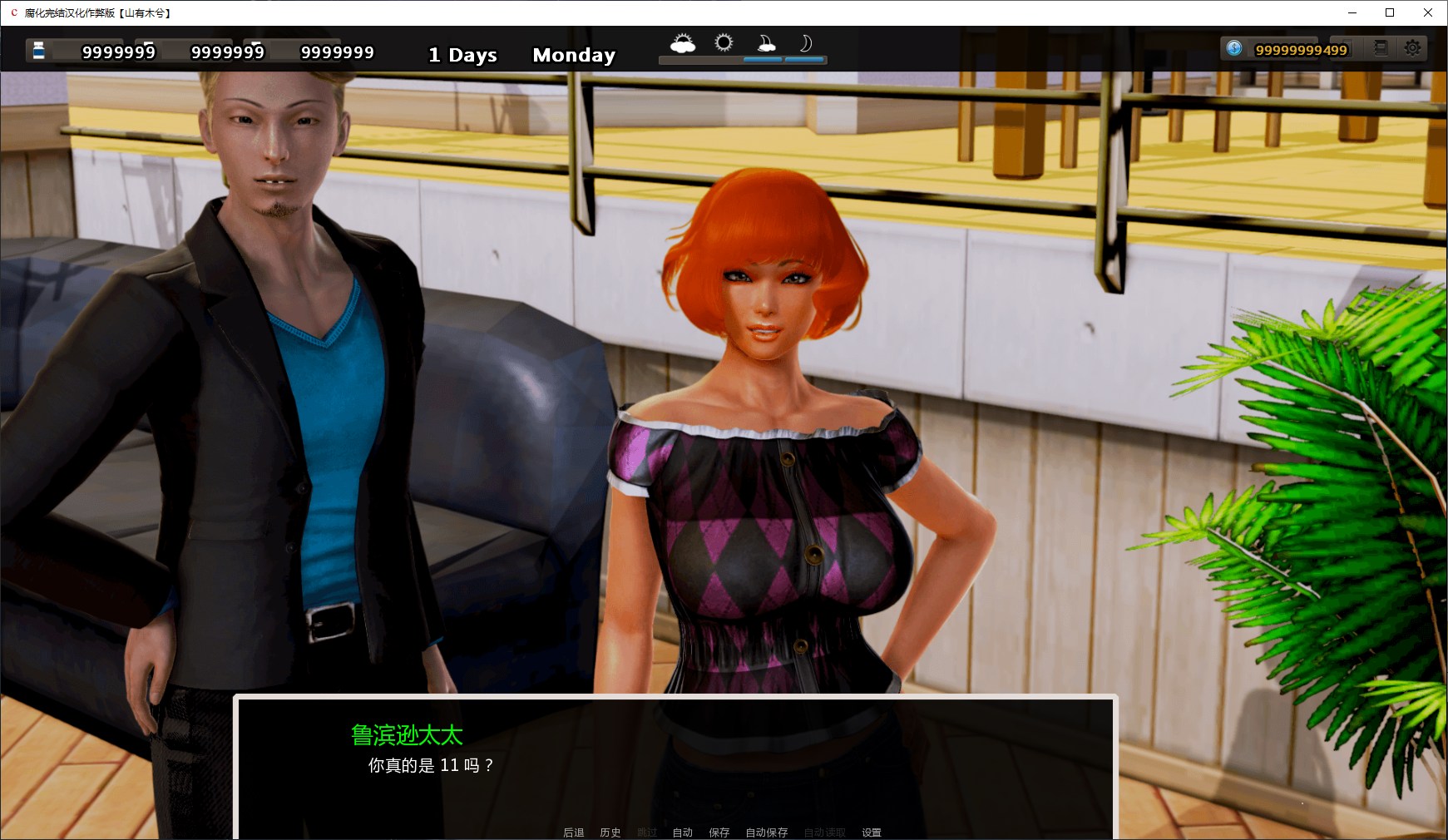1448x840 pixels.
Task: Toggle 自动 auto-advance mode
Action: 682,832
